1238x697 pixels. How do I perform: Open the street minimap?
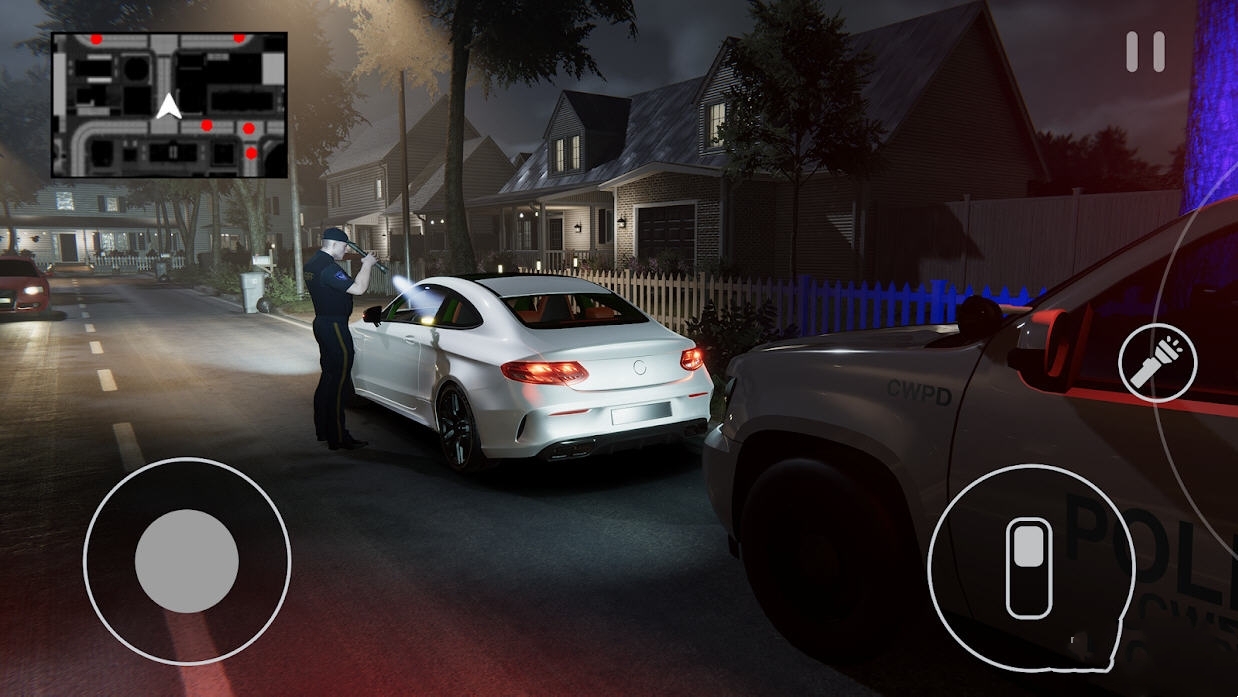coord(169,105)
